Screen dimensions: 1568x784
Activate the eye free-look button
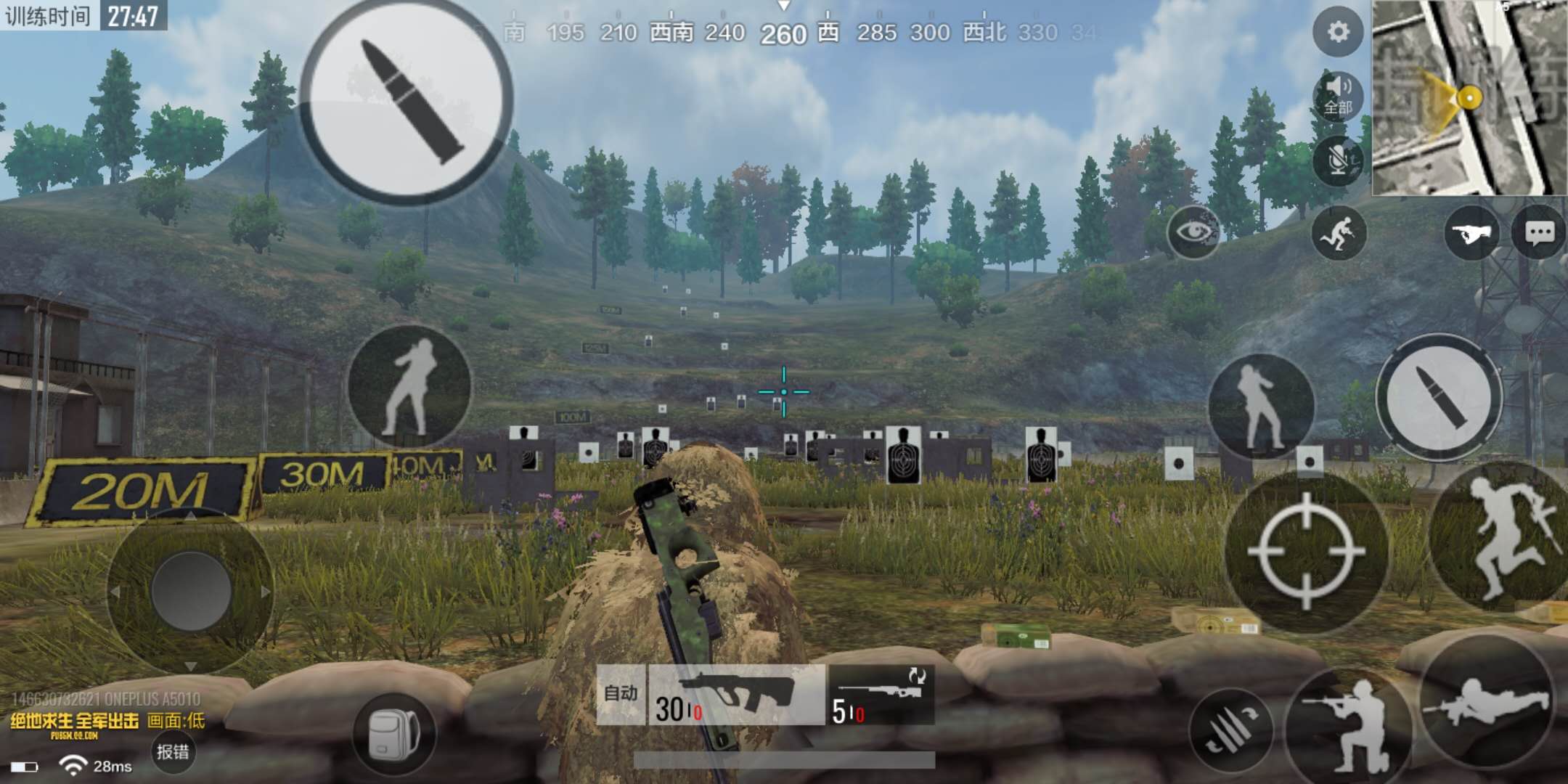point(1193,232)
